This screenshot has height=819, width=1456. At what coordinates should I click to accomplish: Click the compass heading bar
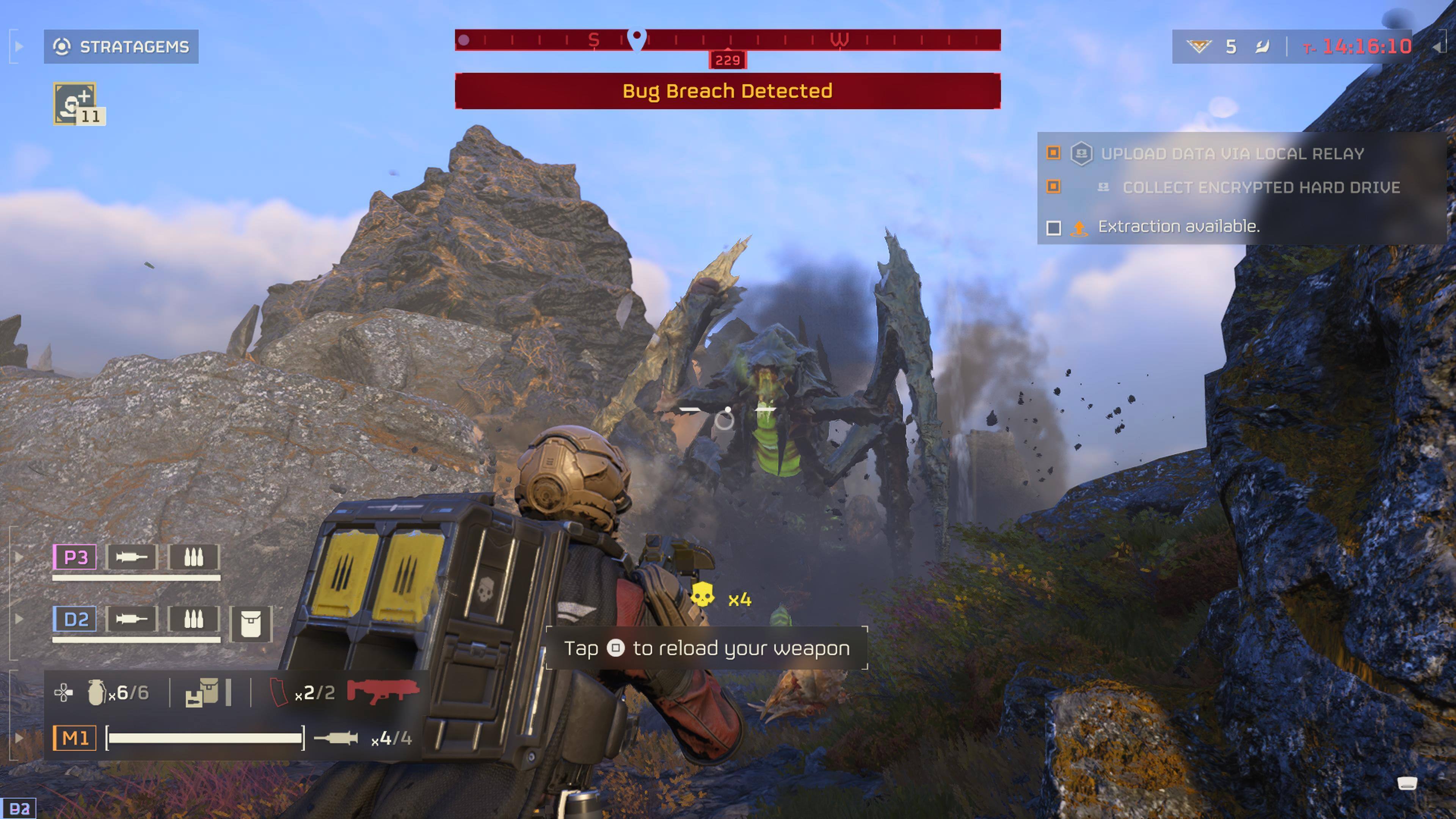pyautogui.click(x=728, y=40)
